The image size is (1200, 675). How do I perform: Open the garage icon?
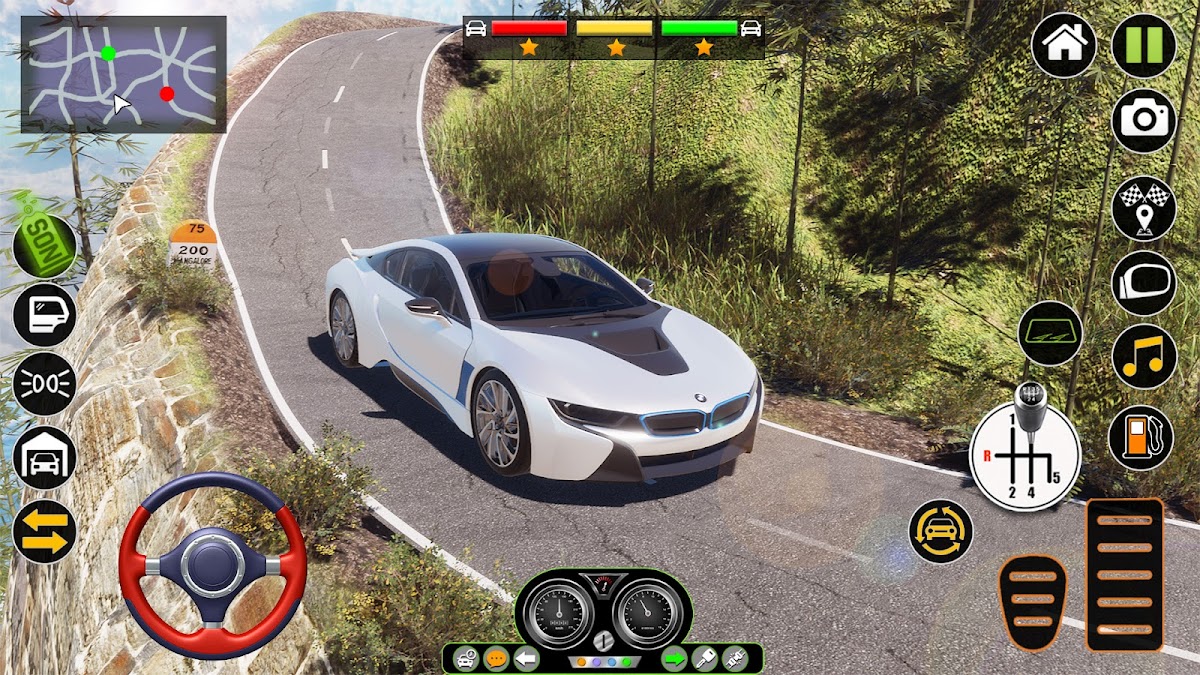point(45,457)
